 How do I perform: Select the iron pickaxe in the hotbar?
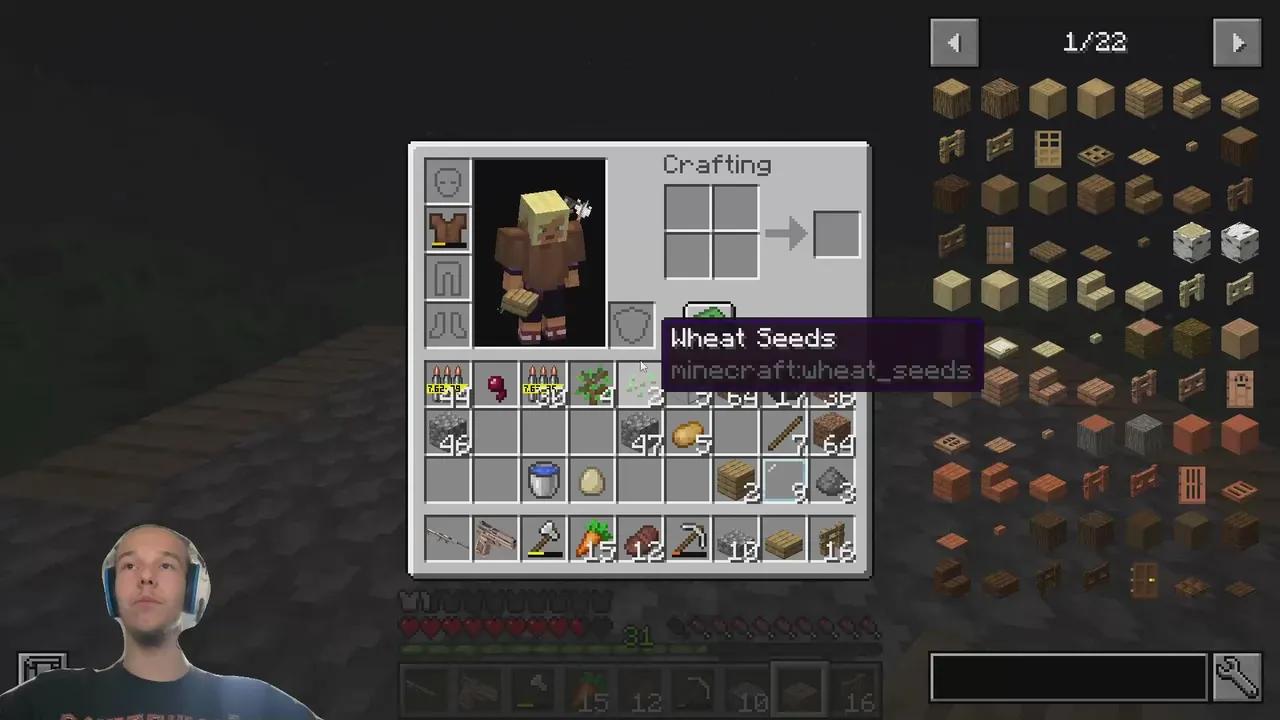(x=689, y=540)
